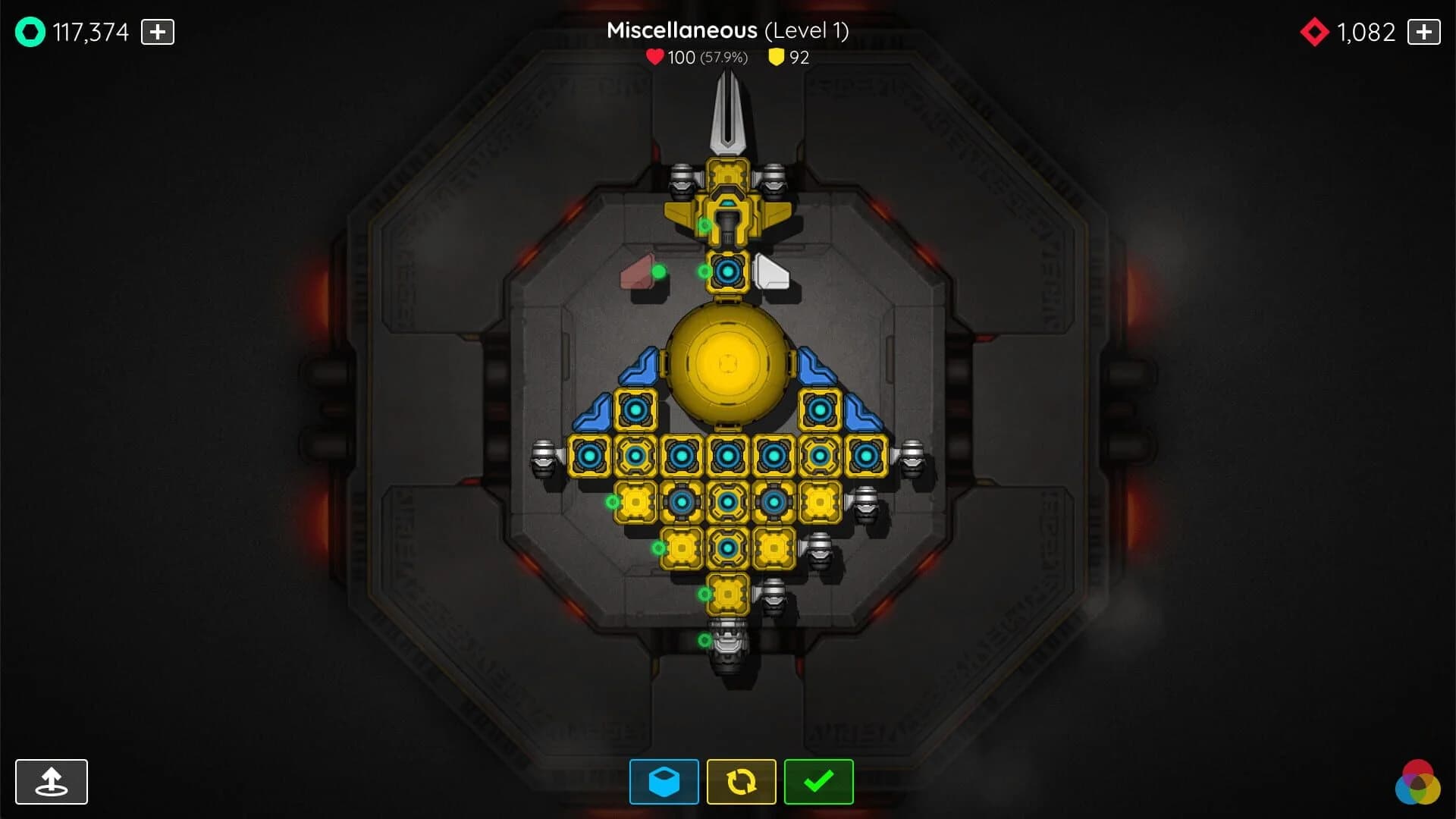Open the block inventory with the blue cube icon
The width and height of the screenshot is (1456, 819).
point(665,781)
